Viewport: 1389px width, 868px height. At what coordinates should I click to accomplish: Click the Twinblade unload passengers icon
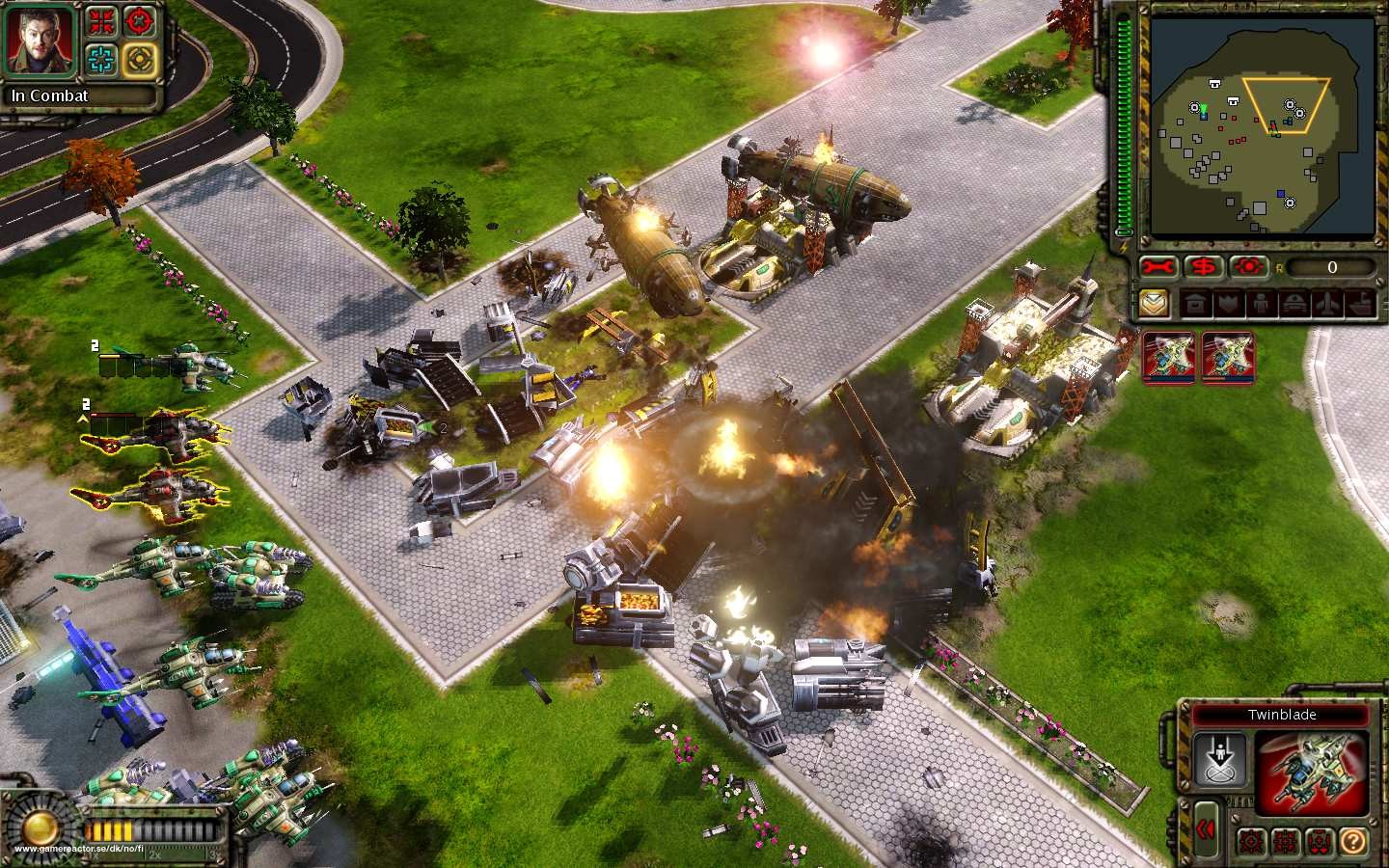pos(1219,758)
